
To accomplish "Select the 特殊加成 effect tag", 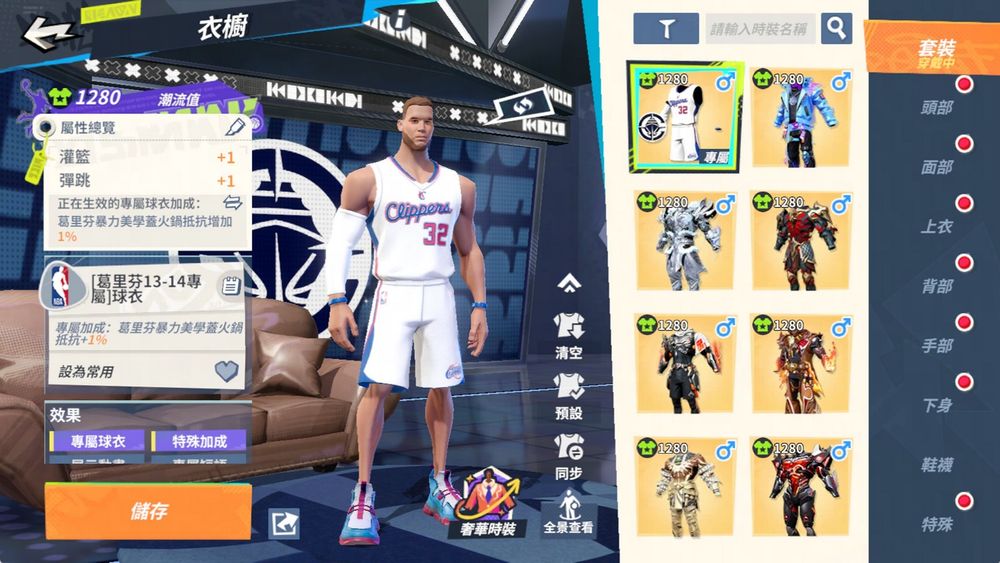I will (x=199, y=441).
